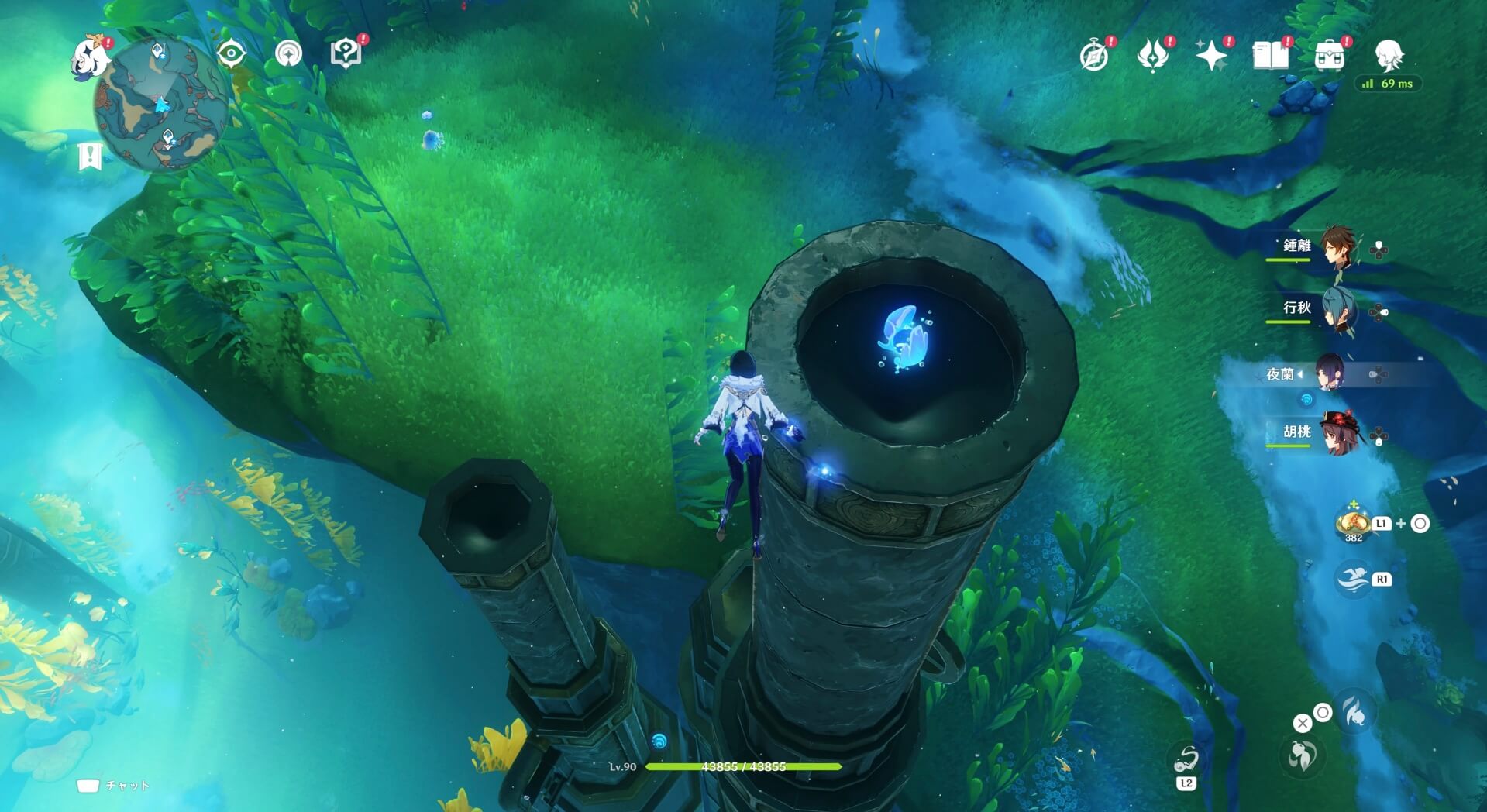Toggle the elemental sight eye icon

231,54
